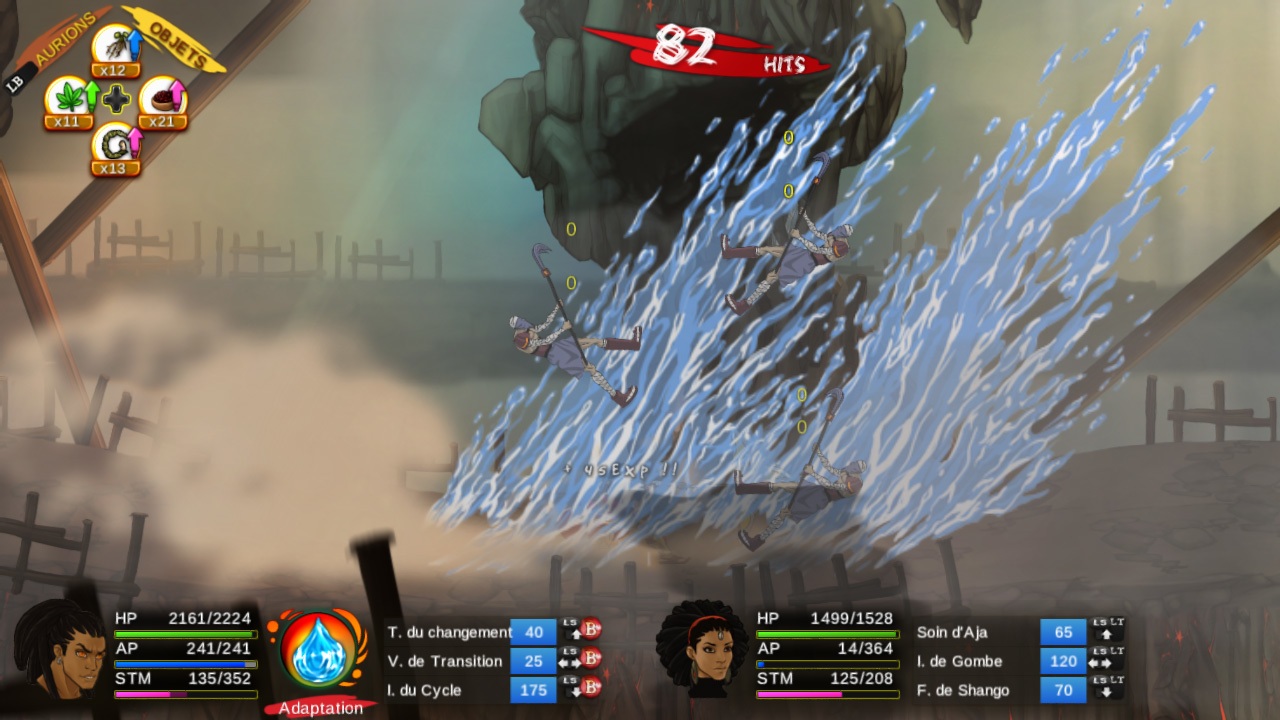Click the D-pad cross at the item wheel center

pyautogui.click(x=115, y=99)
